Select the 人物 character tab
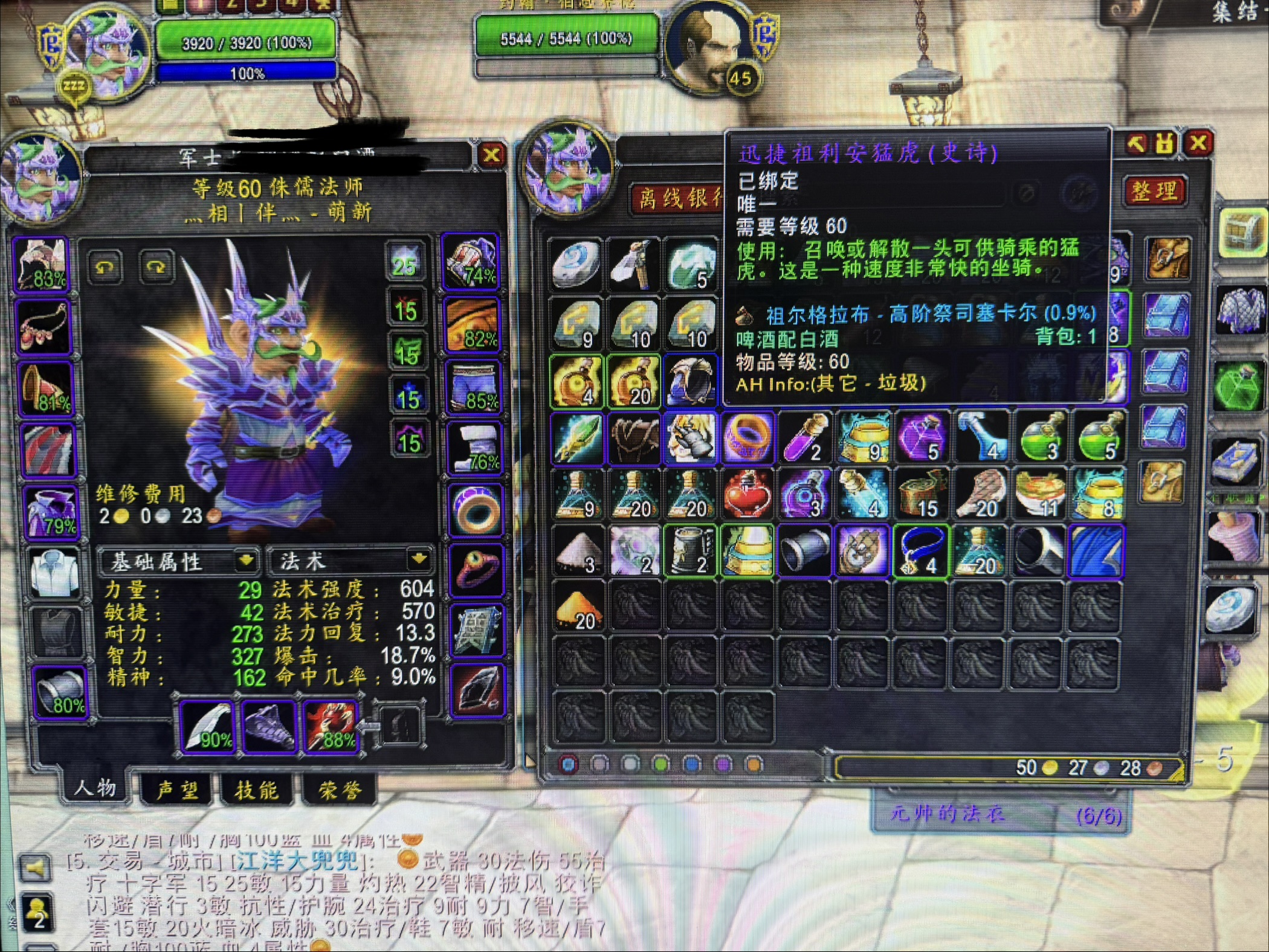Screen dimensions: 1269x952 pyautogui.click(x=95, y=788)
